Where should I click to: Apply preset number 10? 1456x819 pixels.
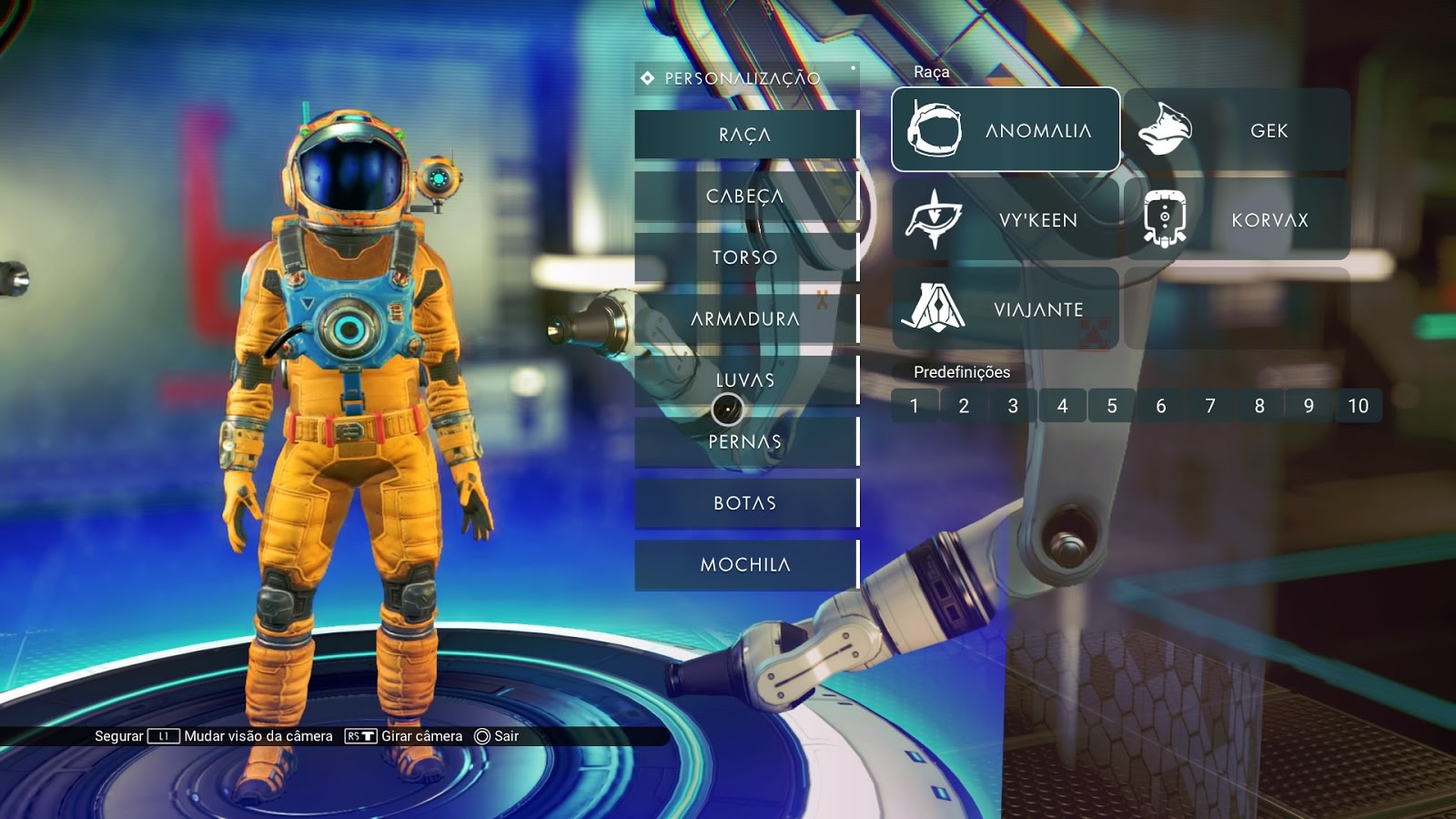point(1357,406)
